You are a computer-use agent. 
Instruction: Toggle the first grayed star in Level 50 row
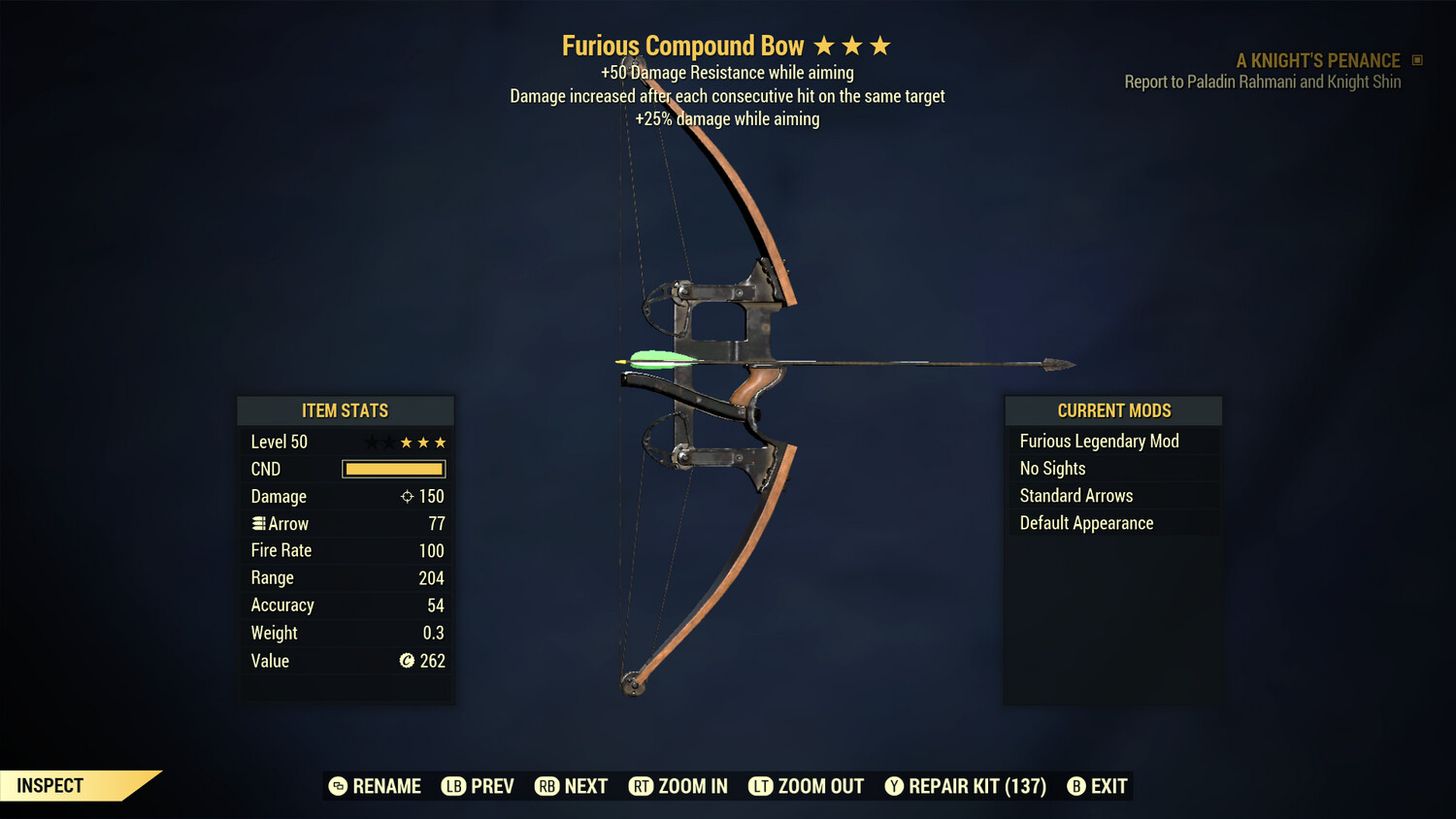(x=370, y=442)
